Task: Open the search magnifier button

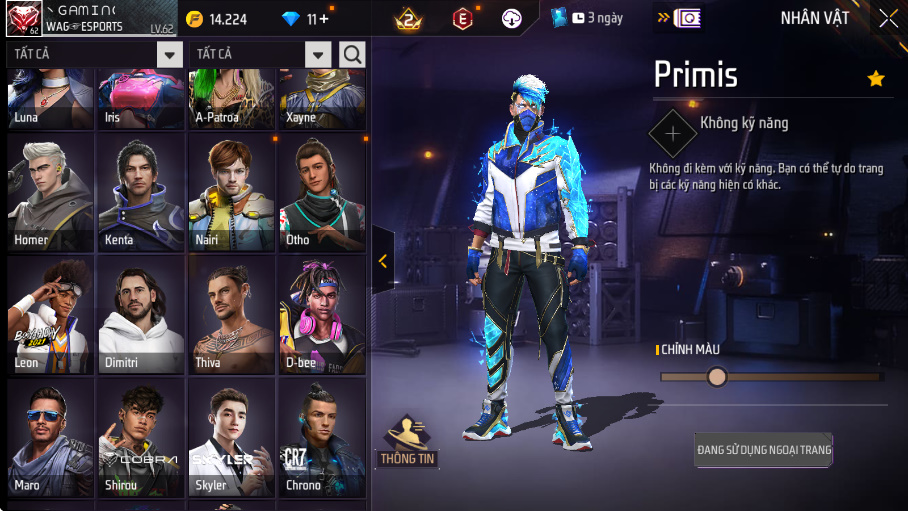Action: pyautogui.click(x=352, y=54)
